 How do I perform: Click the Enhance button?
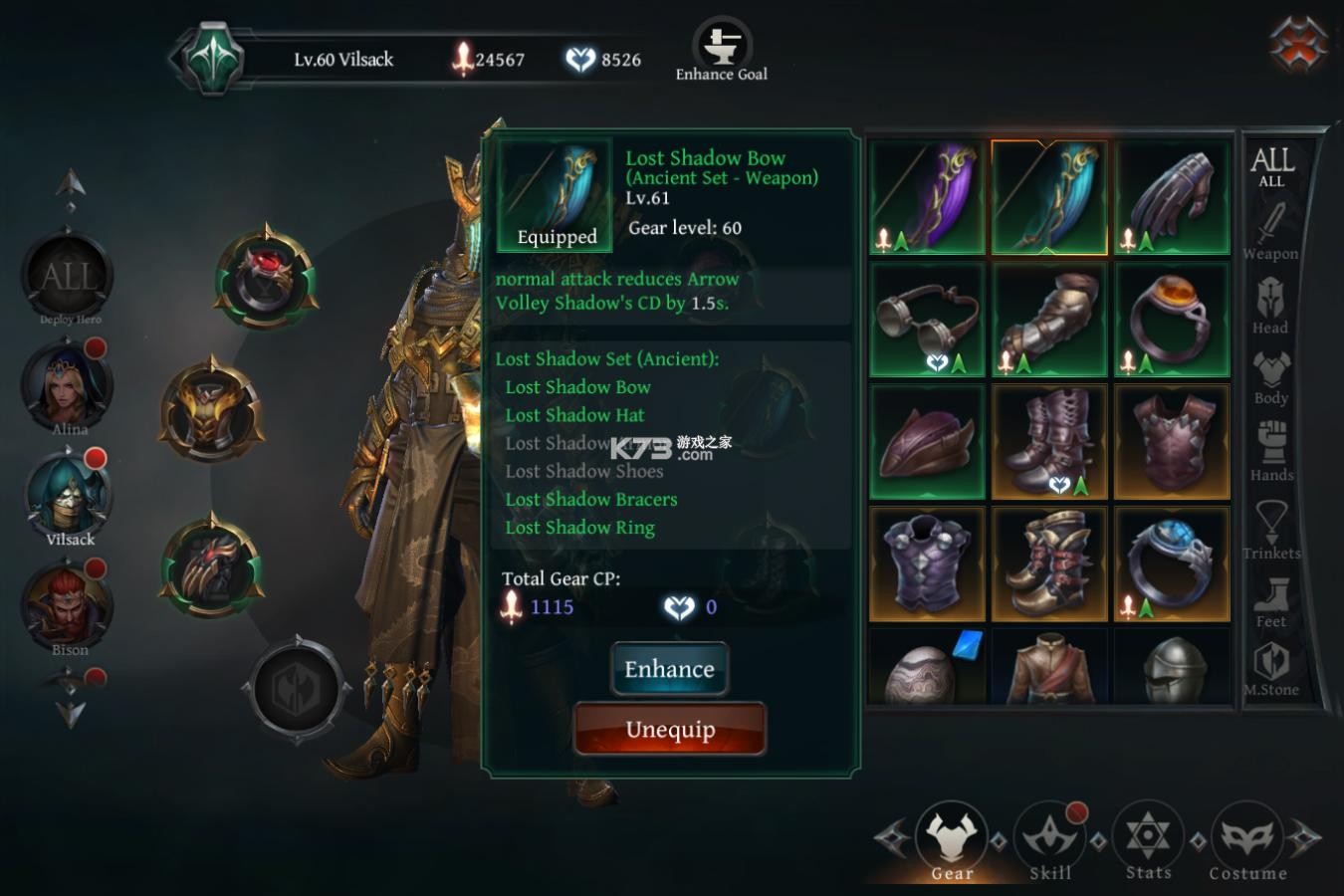(669, 669)
